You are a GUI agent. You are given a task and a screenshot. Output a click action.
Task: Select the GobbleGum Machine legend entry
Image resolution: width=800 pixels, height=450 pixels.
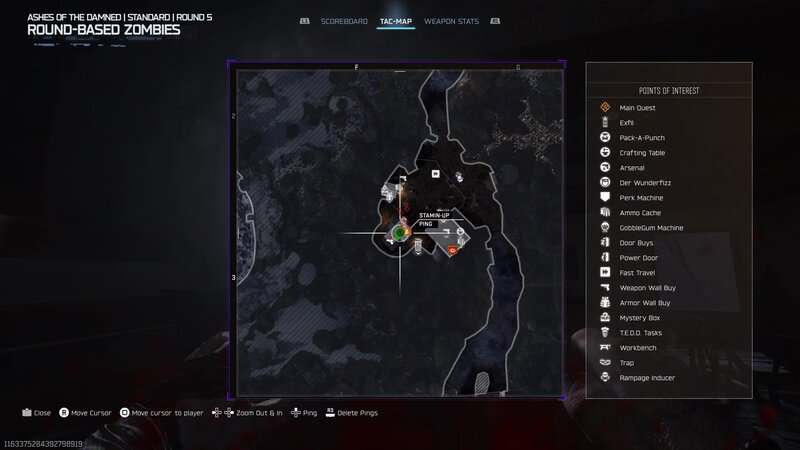click(651, 228)
